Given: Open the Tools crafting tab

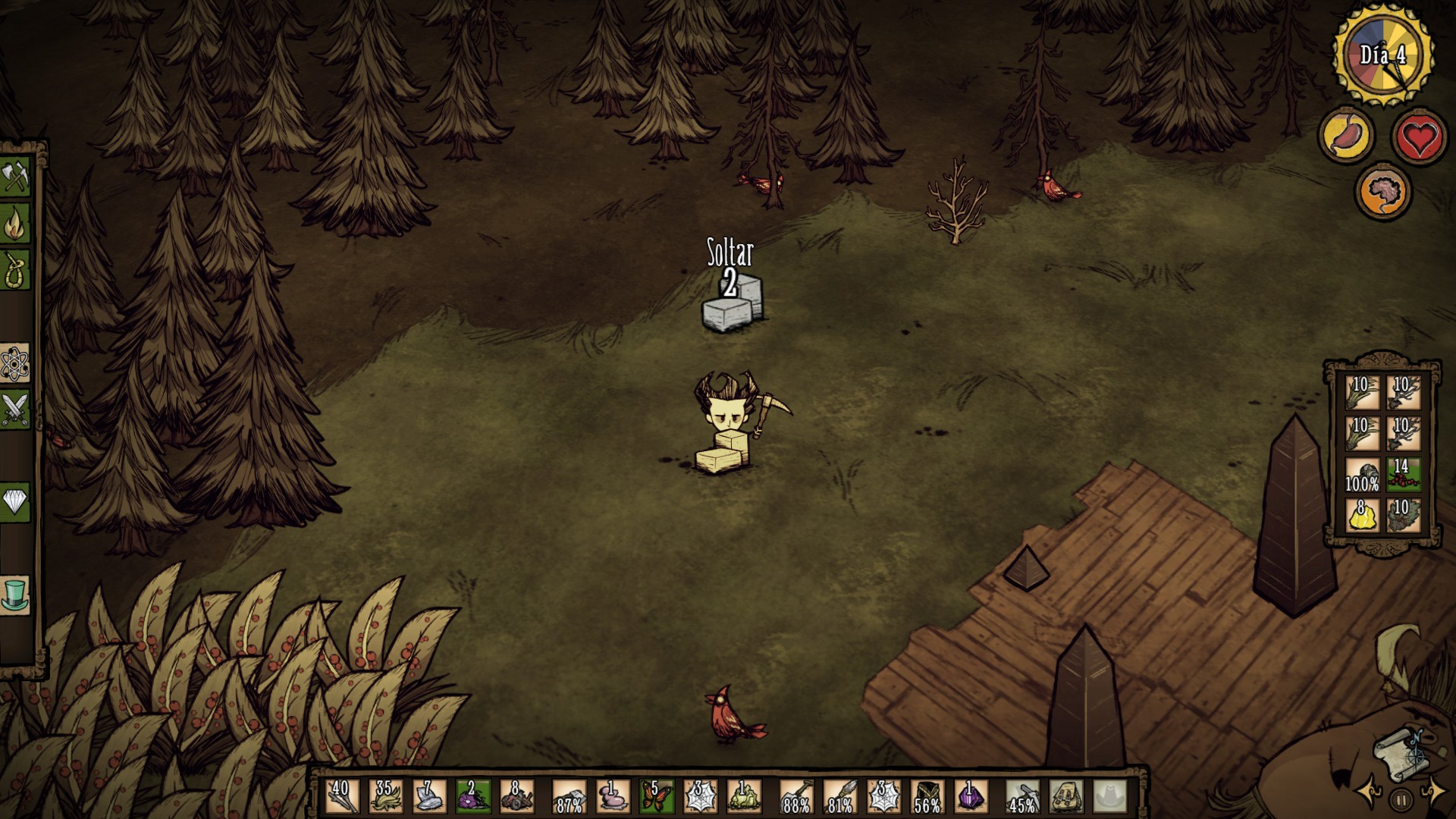Looking at the screenshot, I should pyautogui.click(x=14, y=179).
